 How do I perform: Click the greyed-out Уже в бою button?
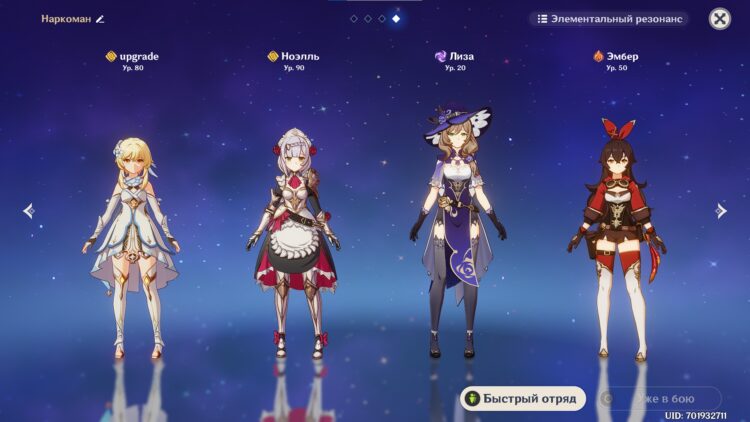pos(660,398)
